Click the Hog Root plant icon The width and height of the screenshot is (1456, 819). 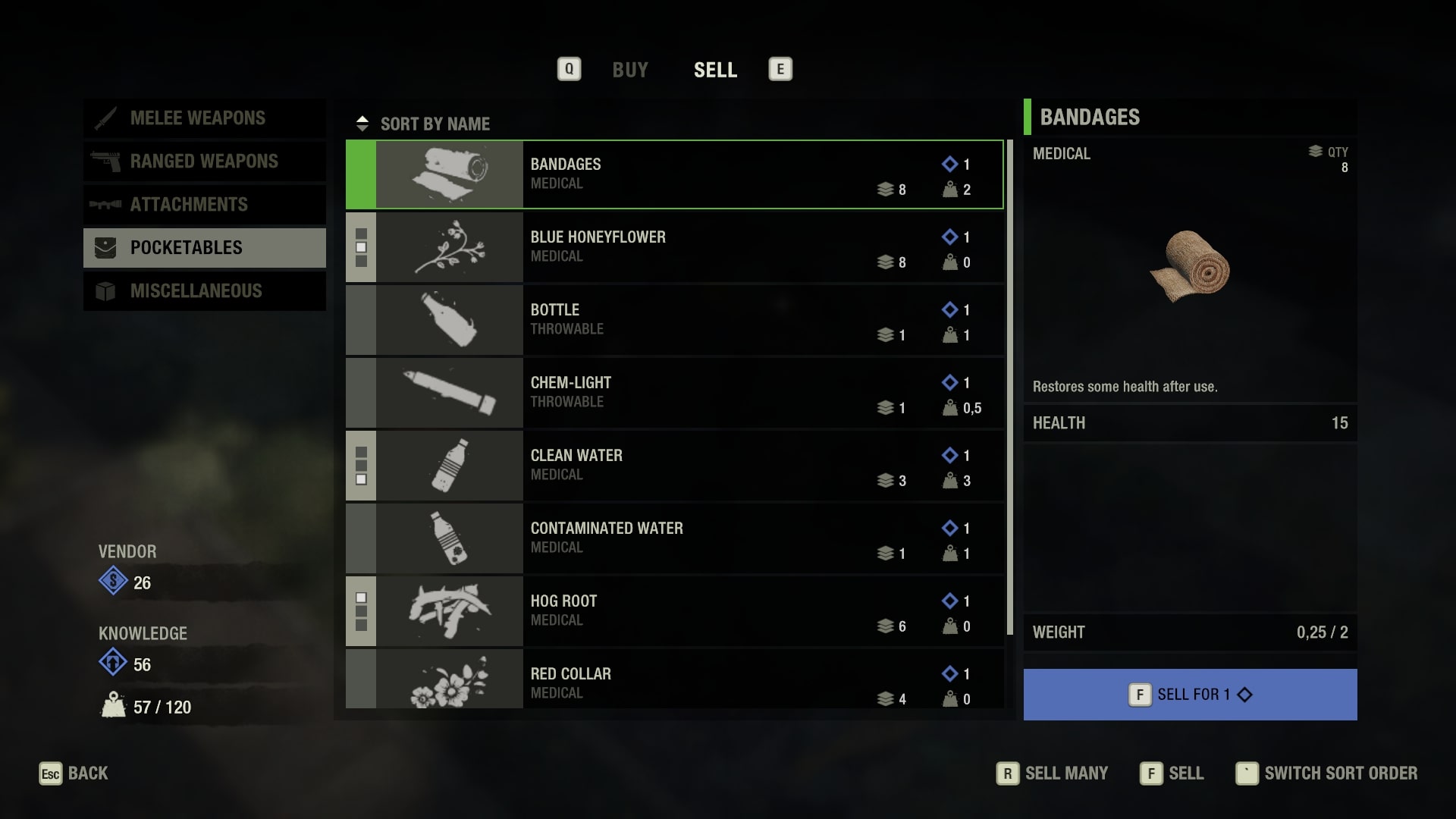point(449,611)
